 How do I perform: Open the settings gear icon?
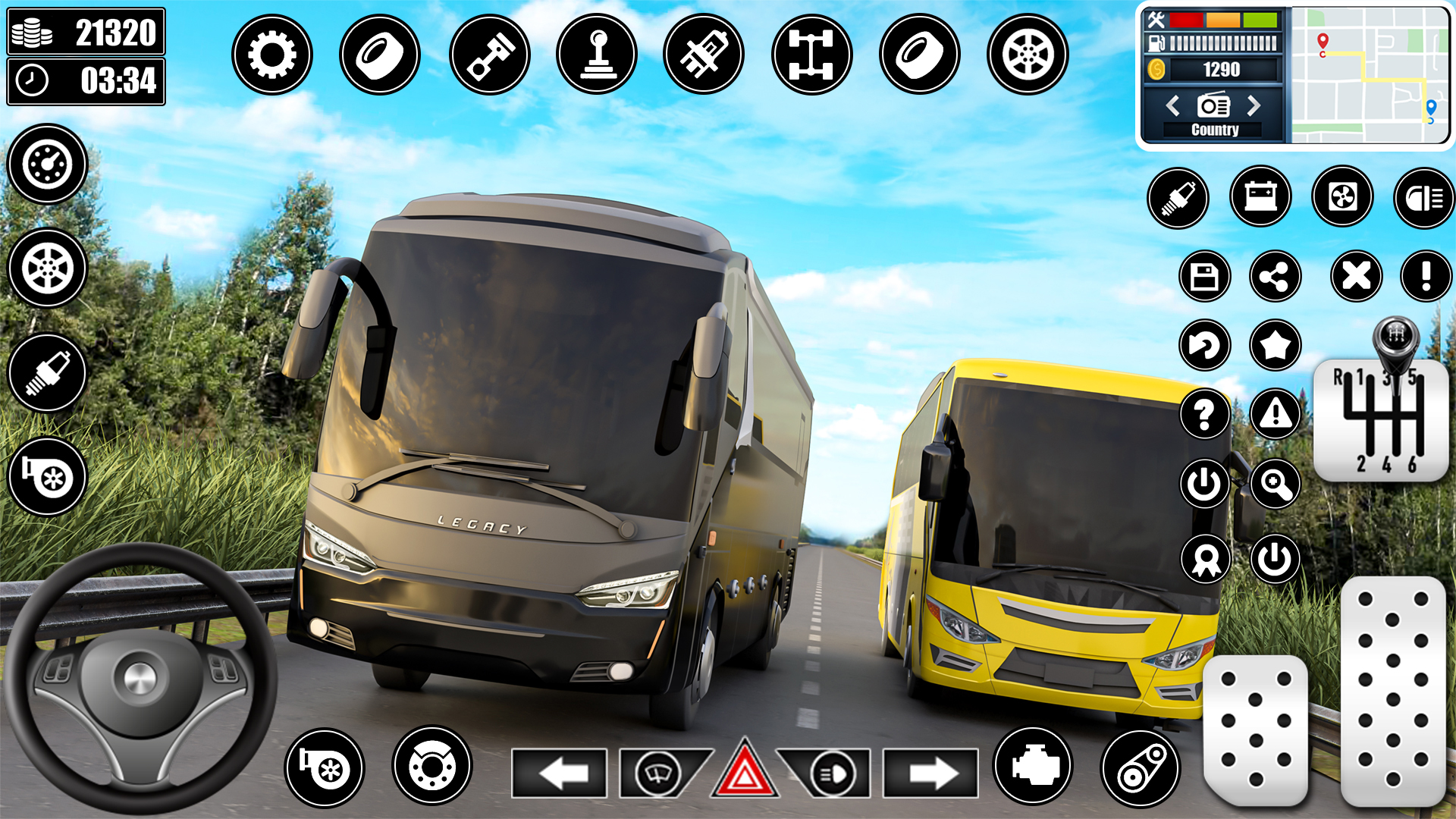click(x=273, y=53)
